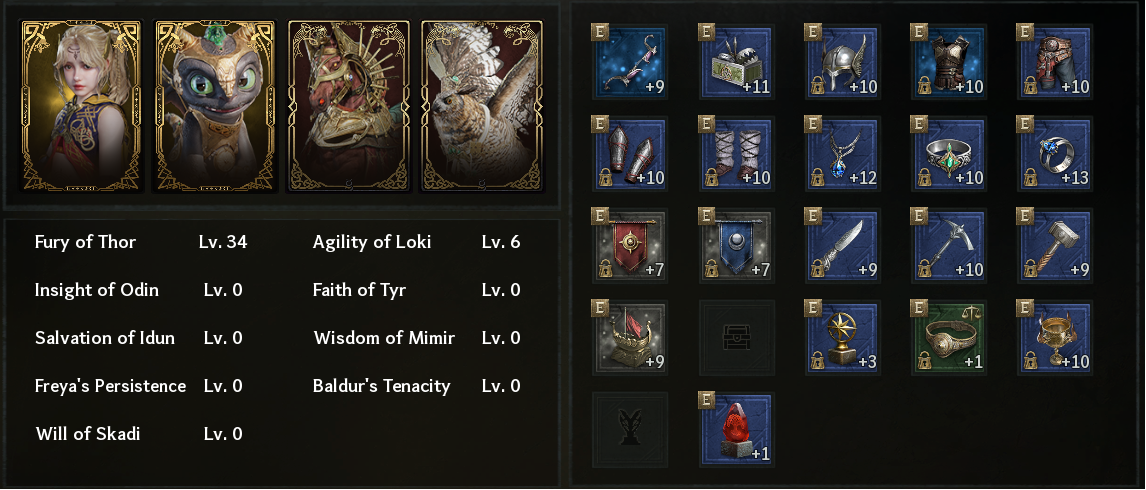Open the +10 winged helmet slot

pos(842,62)
